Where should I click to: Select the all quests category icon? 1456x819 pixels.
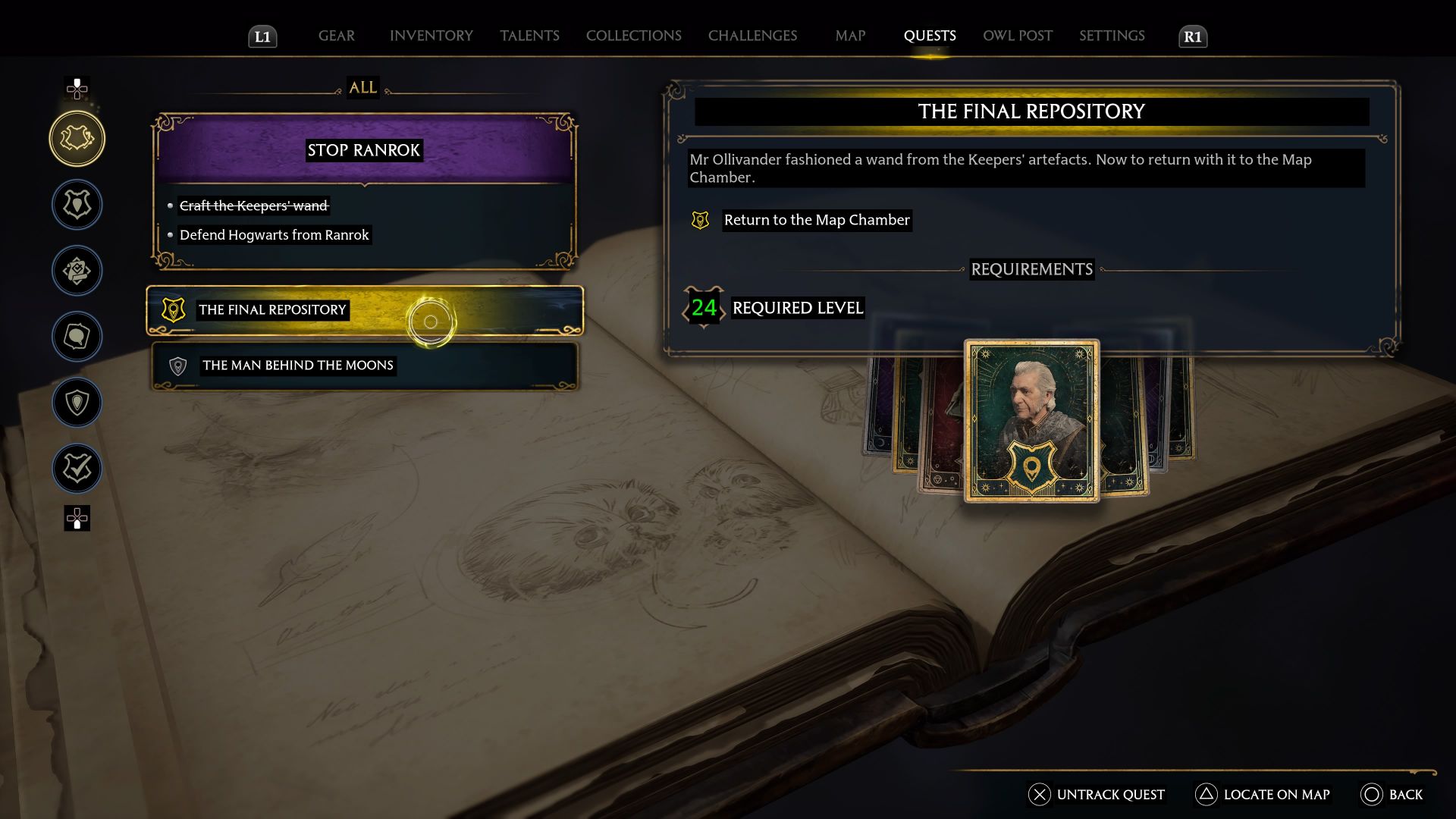(76, 139)
